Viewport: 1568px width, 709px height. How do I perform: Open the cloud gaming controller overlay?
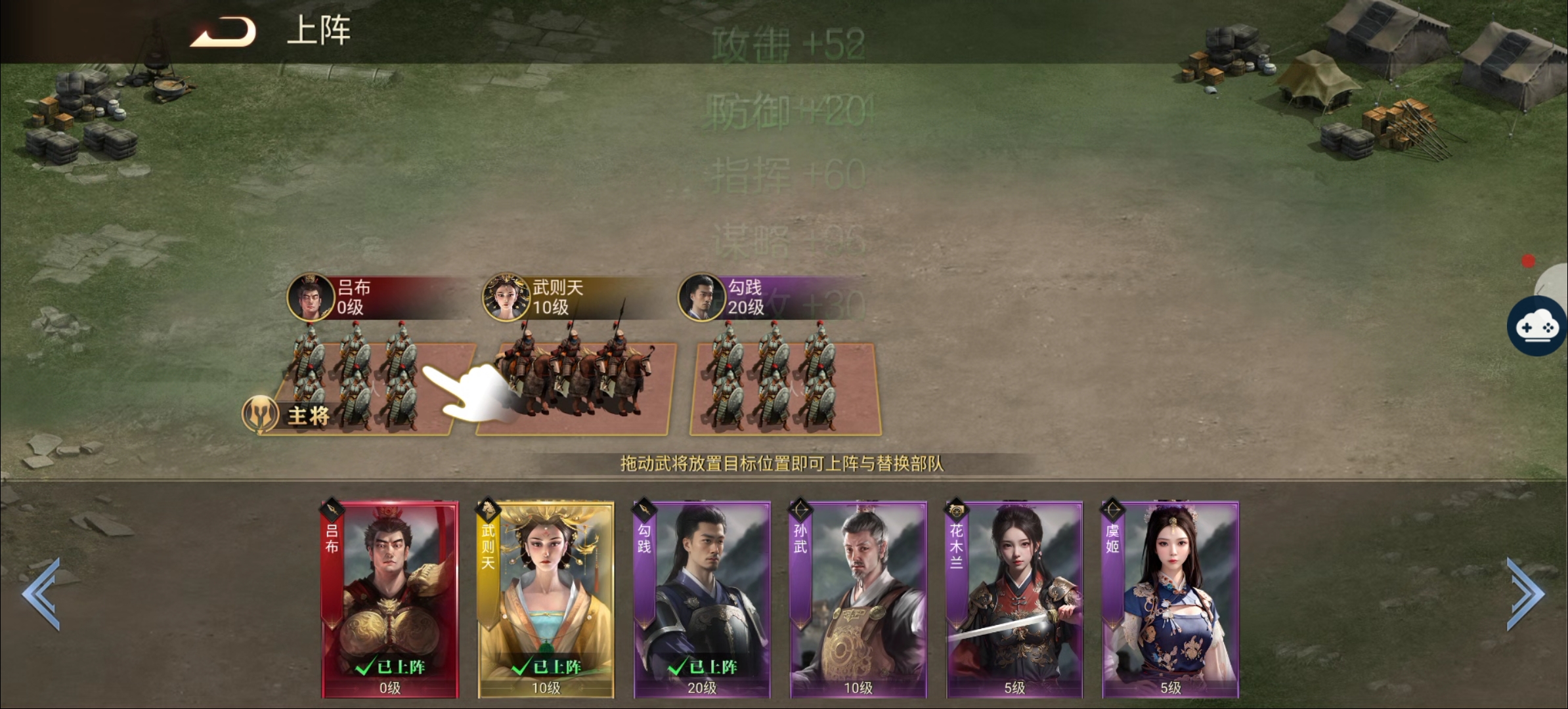pos(1537,326)
